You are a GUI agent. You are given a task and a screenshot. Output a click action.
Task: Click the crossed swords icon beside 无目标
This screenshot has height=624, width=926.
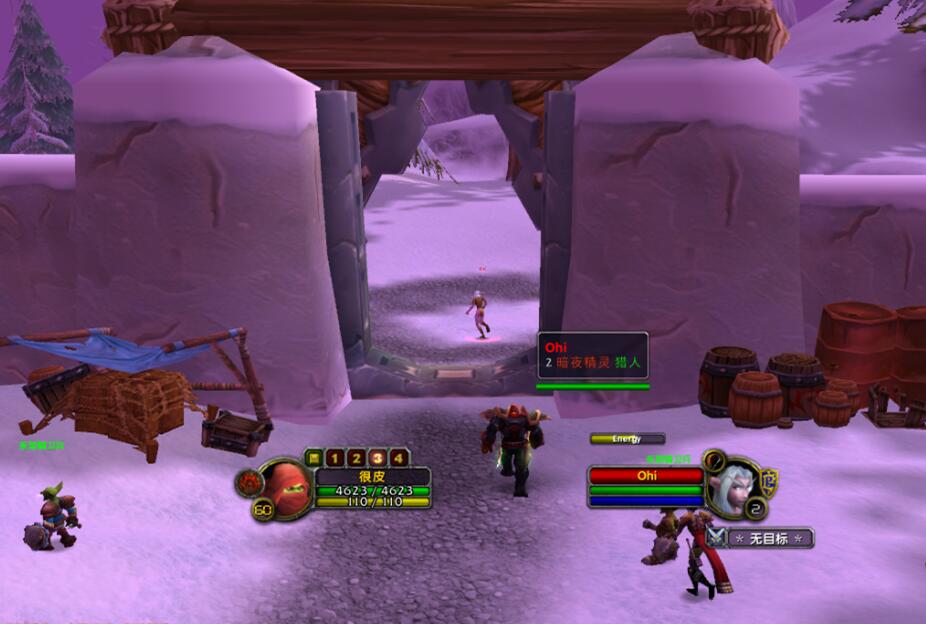click(x=717, y=537)
